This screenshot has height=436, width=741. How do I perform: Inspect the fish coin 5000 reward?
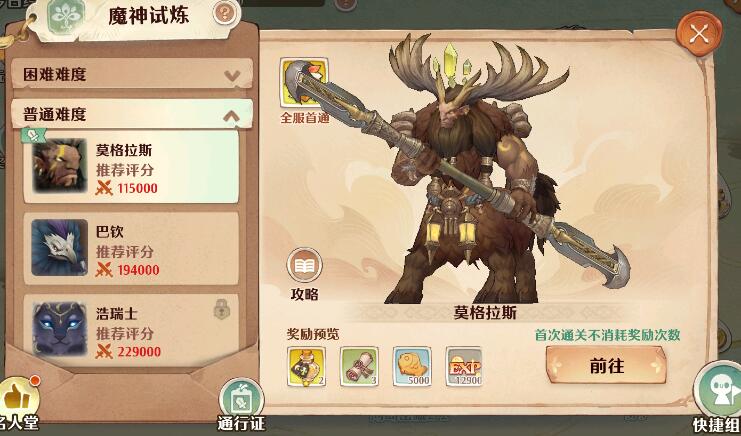click(411, 366)
